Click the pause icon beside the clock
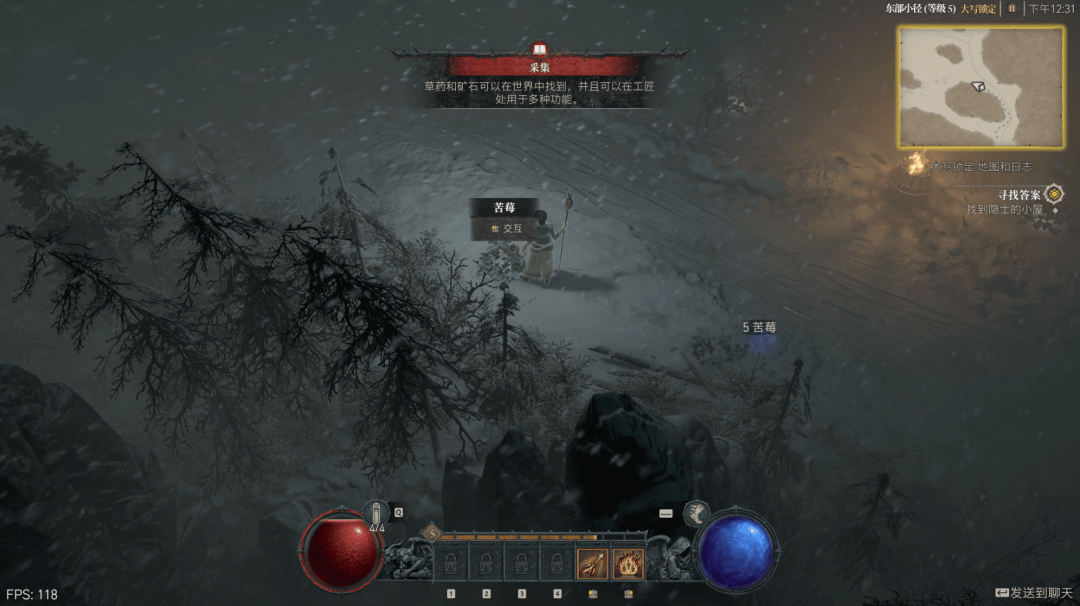This screenshot has height=606, width=1080. click(1011, 8)
